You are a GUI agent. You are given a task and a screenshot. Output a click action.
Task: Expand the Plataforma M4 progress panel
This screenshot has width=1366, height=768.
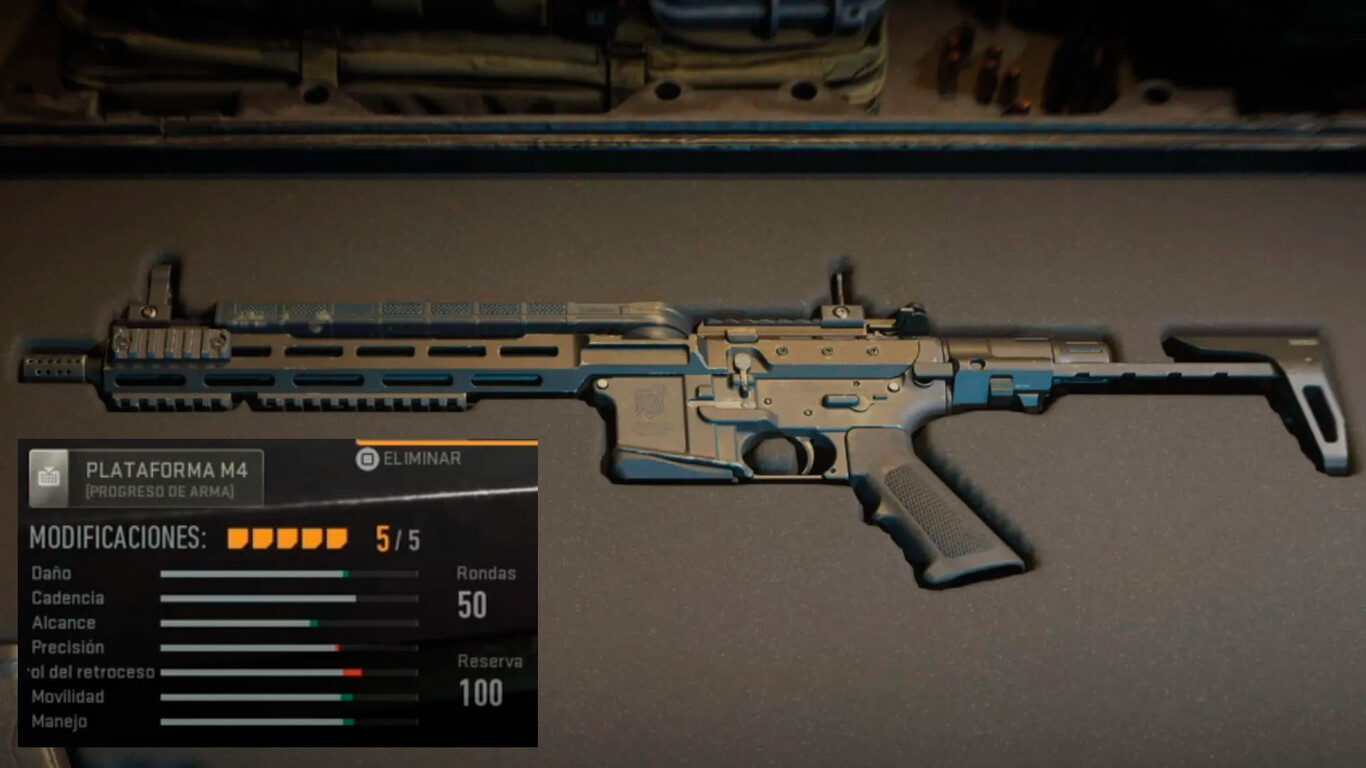(x=165, y=473)
